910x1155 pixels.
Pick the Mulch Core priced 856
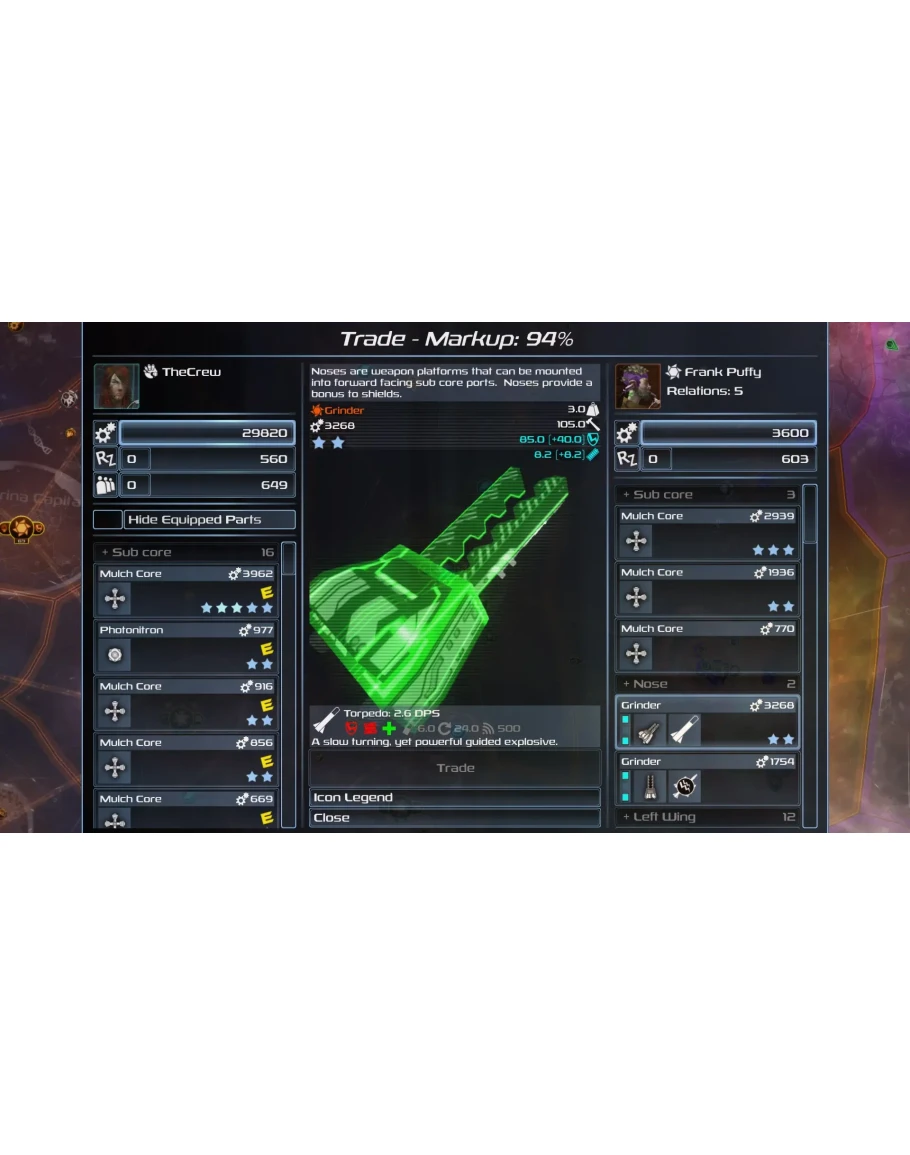tap(186, 759)
